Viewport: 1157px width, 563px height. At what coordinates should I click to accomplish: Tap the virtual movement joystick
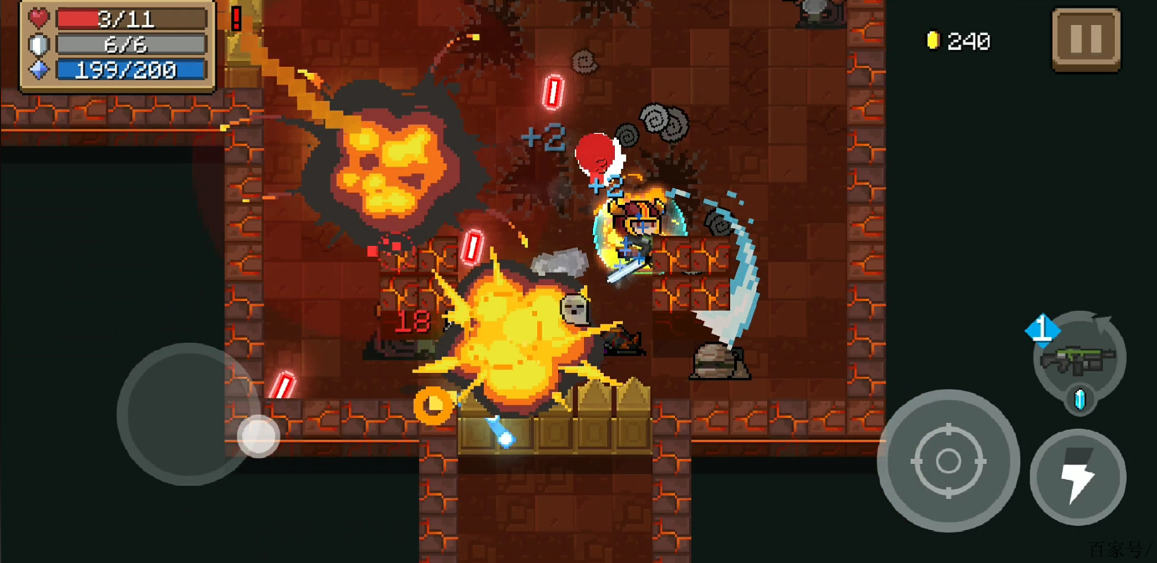[258, 435]
